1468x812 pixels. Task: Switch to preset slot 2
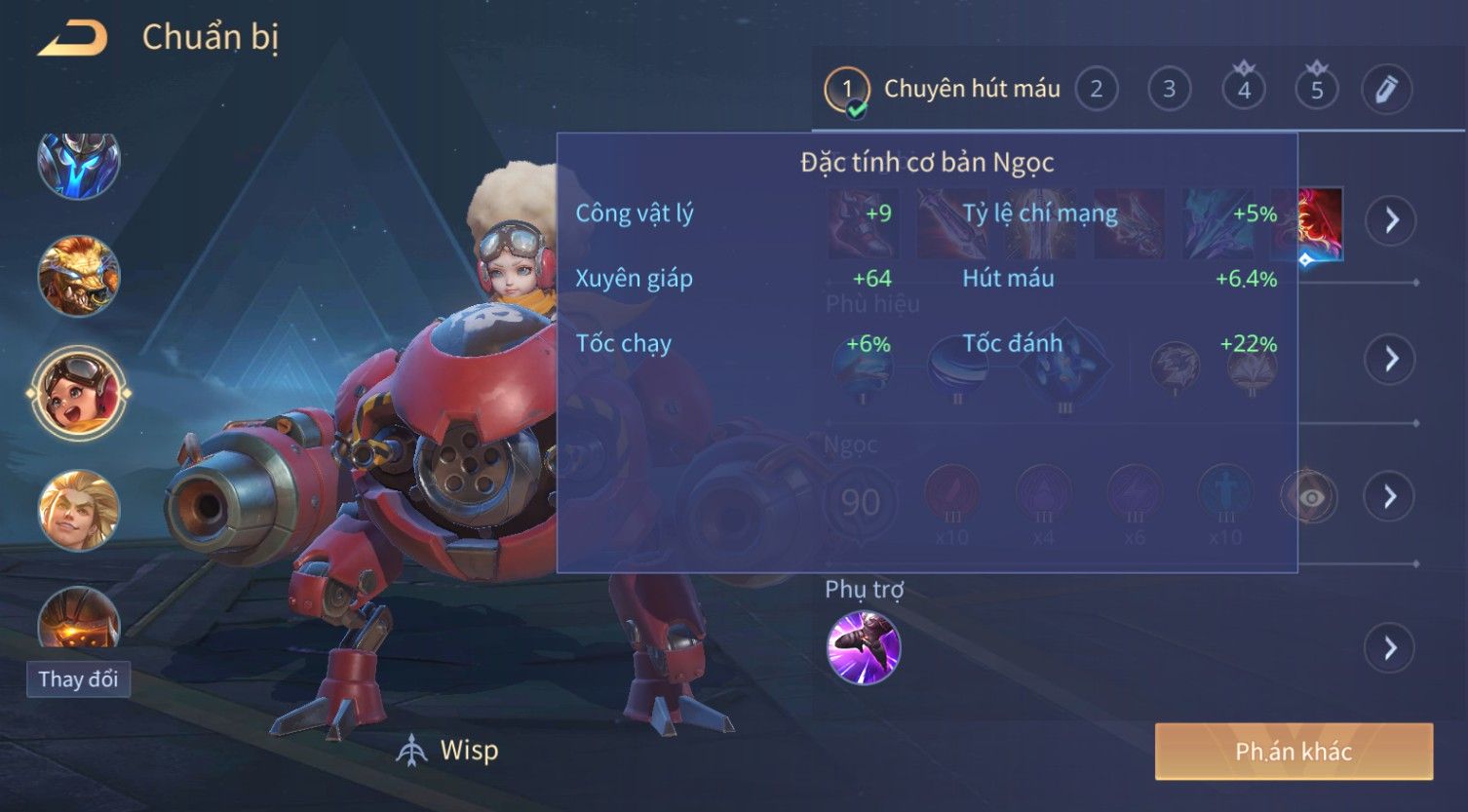(x=1097, y=90)
